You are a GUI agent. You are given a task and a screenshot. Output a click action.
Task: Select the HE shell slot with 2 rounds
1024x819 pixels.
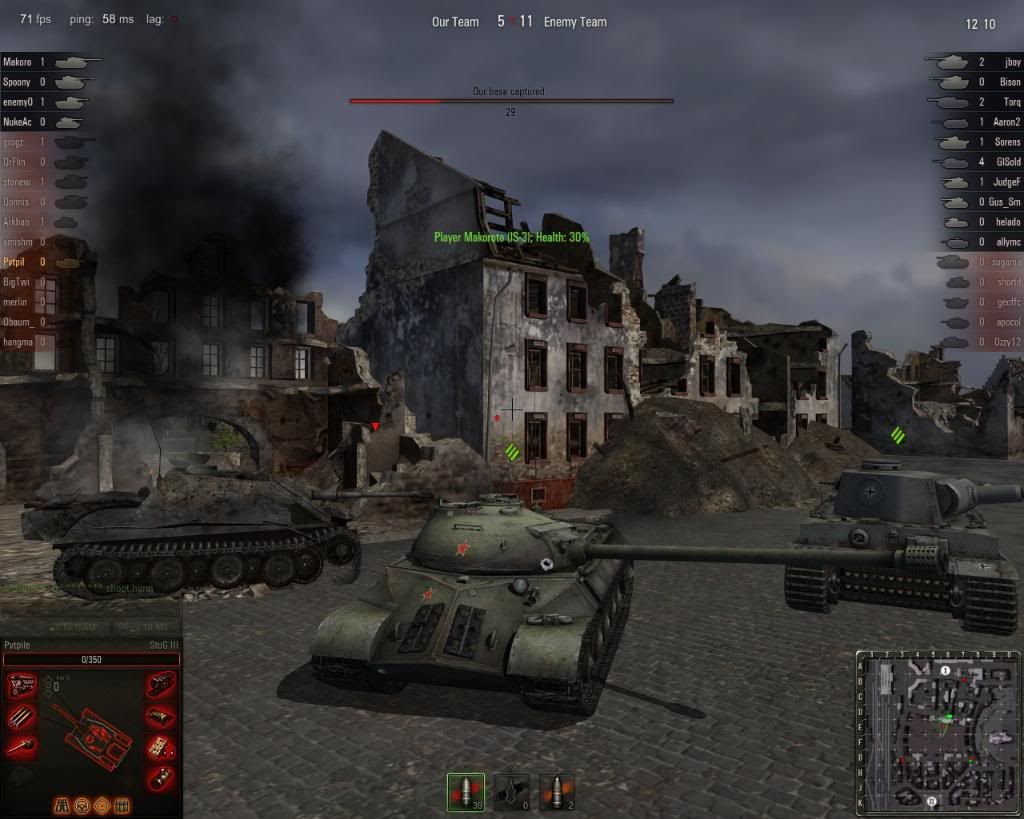pyautogui.click(x=556, y=791)
